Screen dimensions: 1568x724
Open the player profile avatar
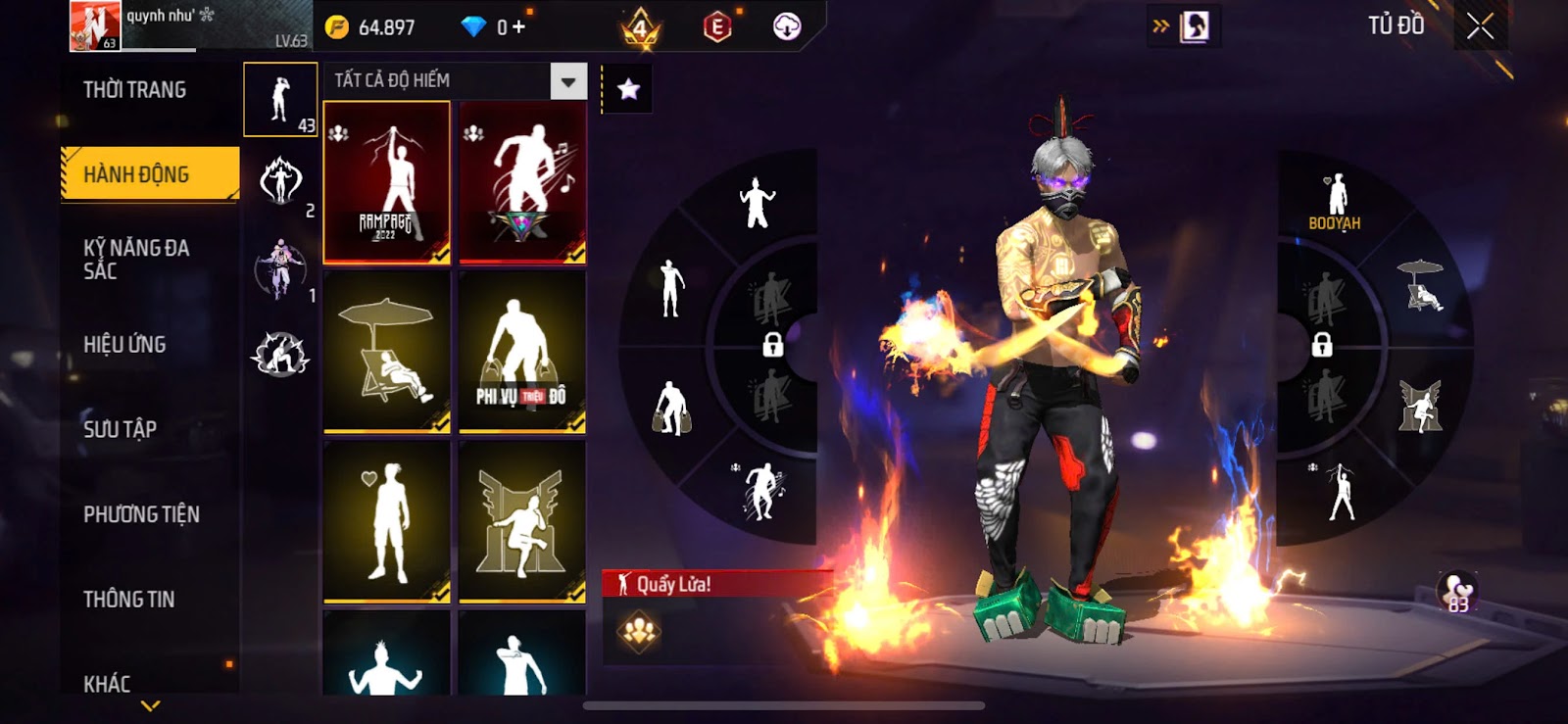click(x=94, y=25)
